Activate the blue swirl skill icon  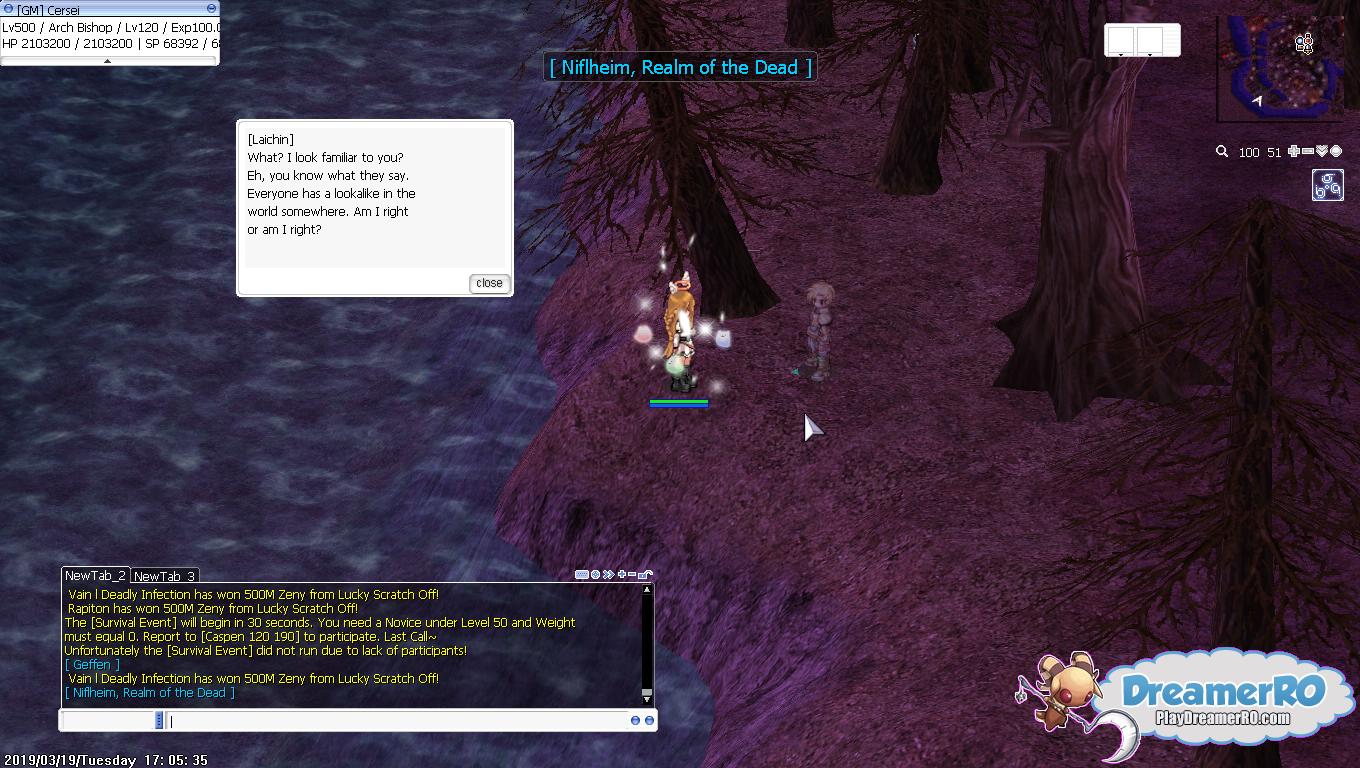[x=1327, y=185]
